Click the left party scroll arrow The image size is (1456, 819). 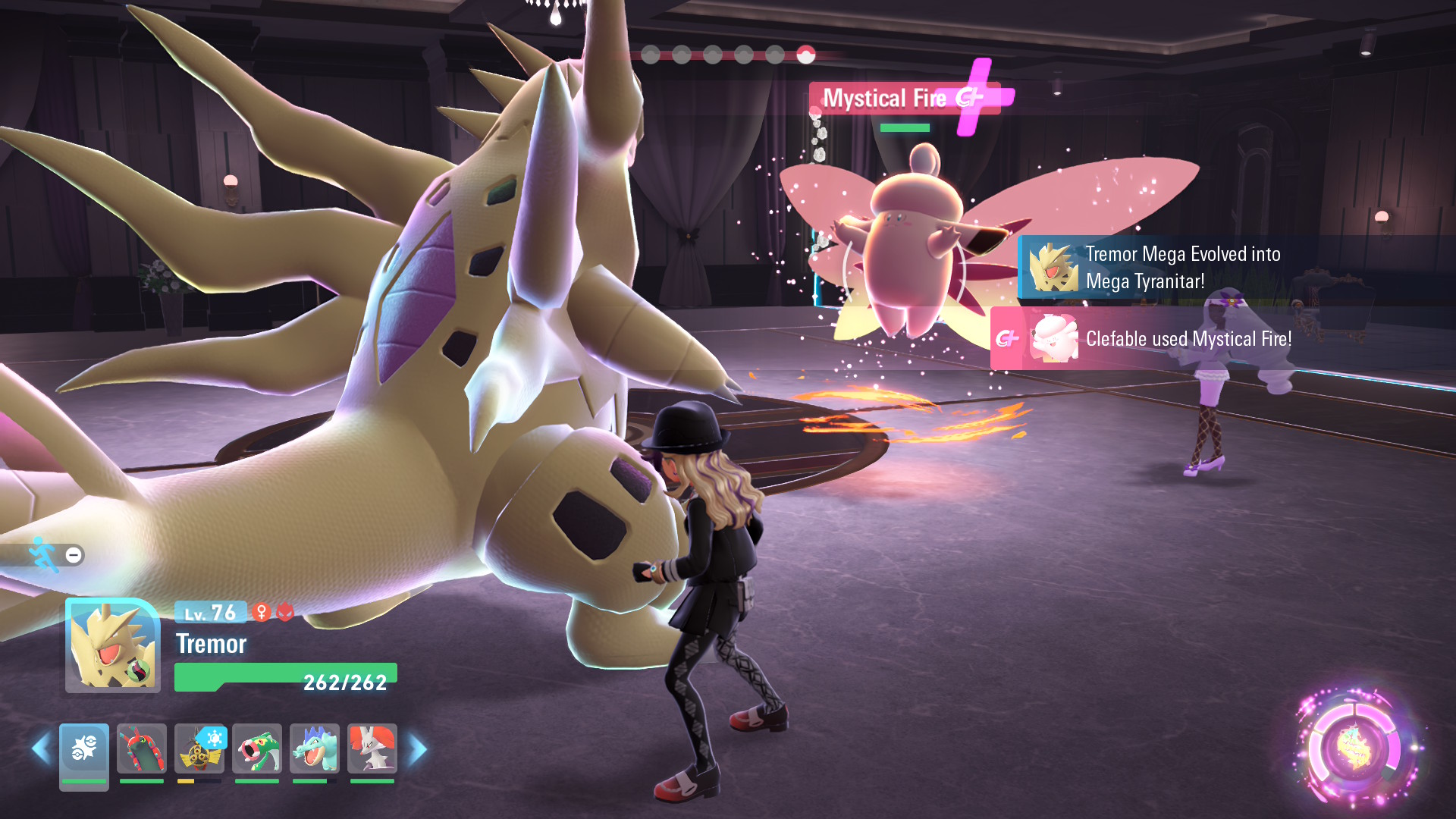pos(41,749)
